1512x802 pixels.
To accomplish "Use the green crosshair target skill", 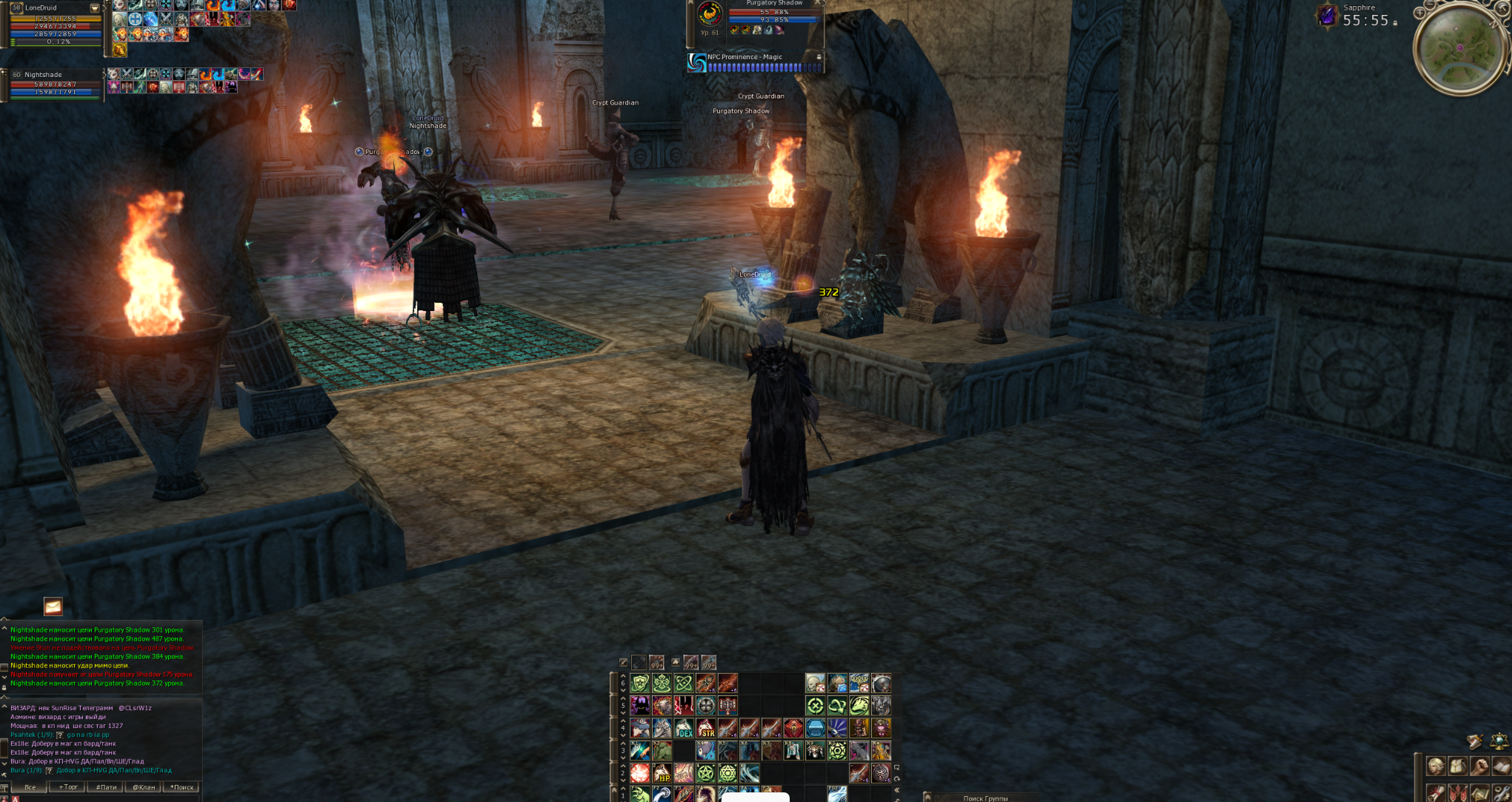I will coord(815,706).
